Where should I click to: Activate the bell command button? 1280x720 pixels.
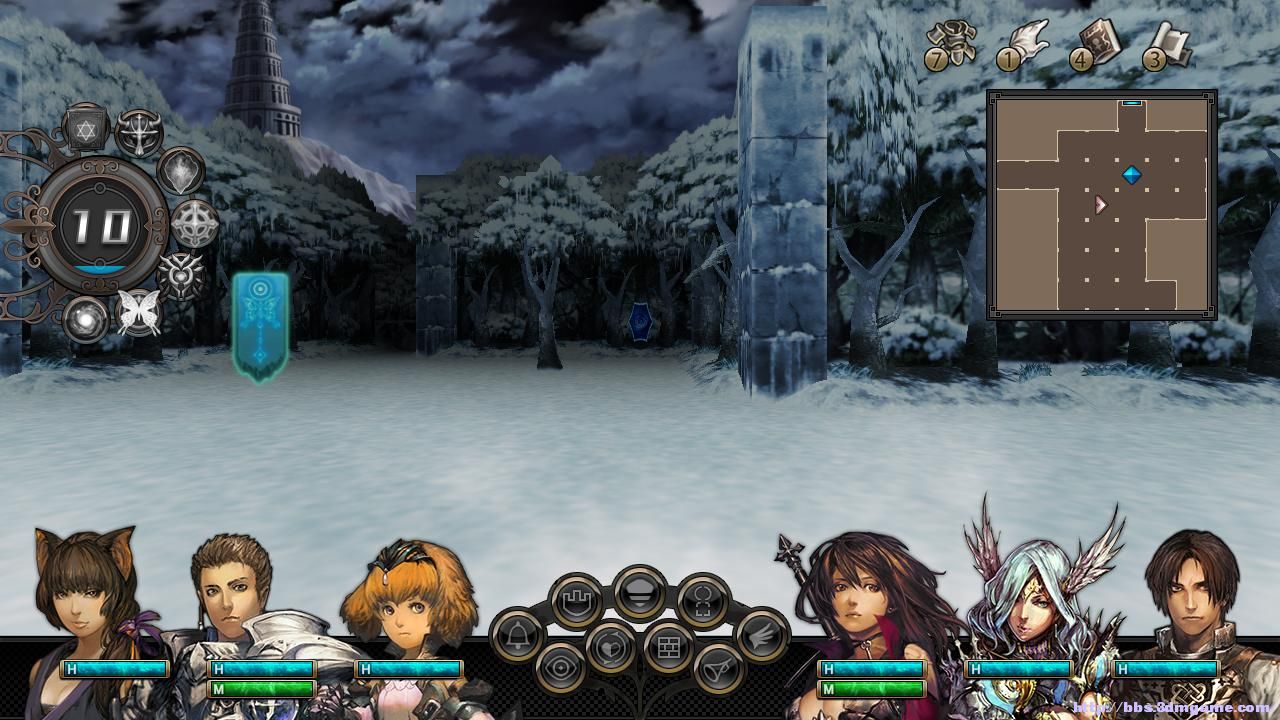point(517,634)
